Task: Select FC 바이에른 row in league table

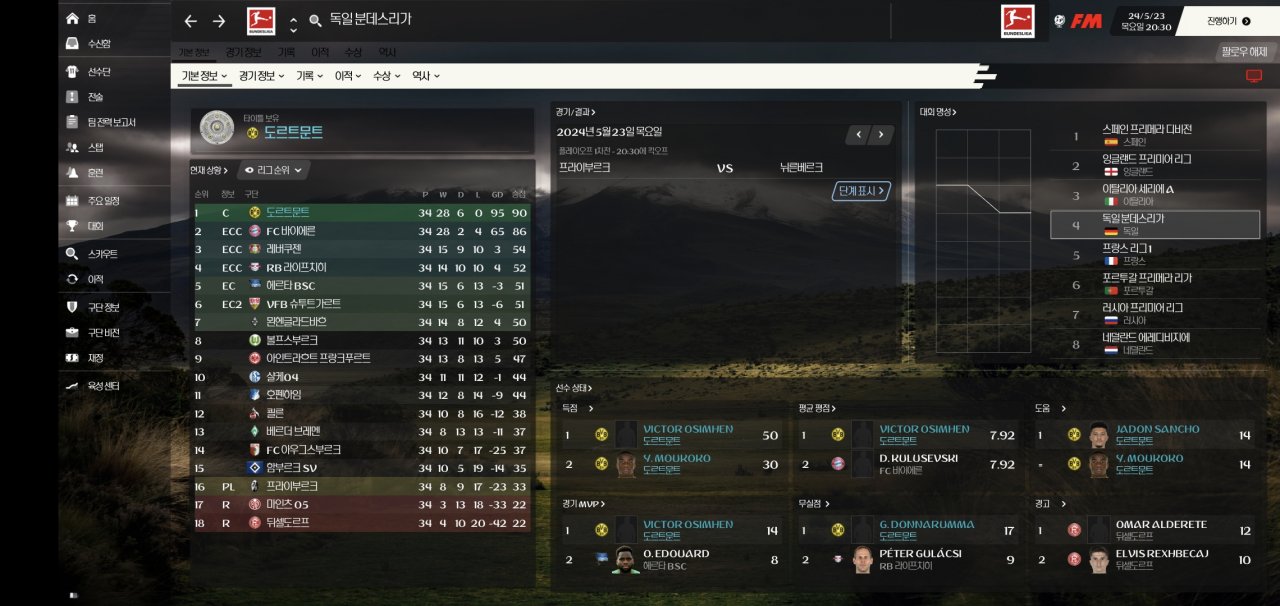Action: click(x=292, y=231)
